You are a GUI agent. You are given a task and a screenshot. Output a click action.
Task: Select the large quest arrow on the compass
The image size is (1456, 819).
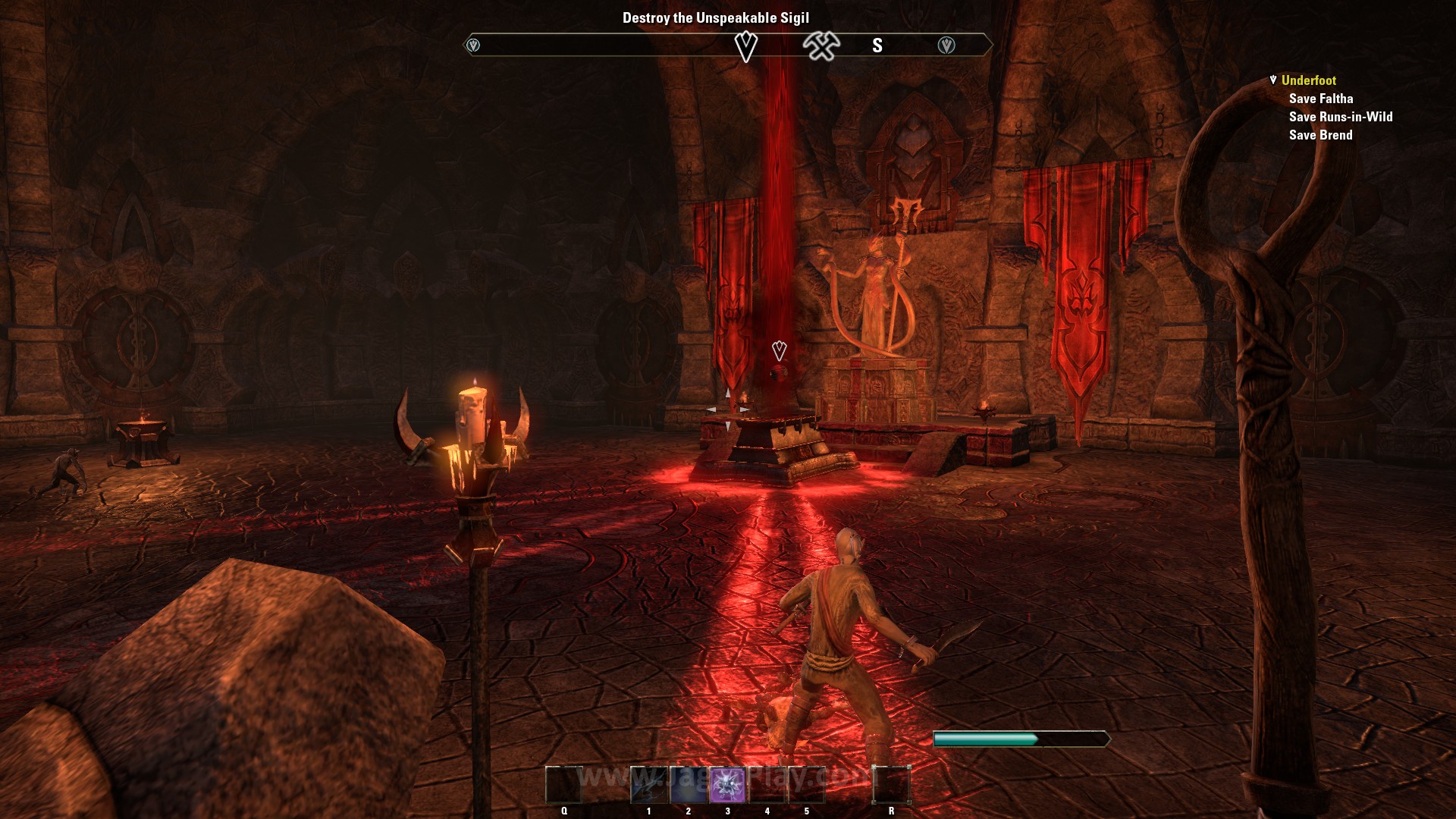click(746, 46)
